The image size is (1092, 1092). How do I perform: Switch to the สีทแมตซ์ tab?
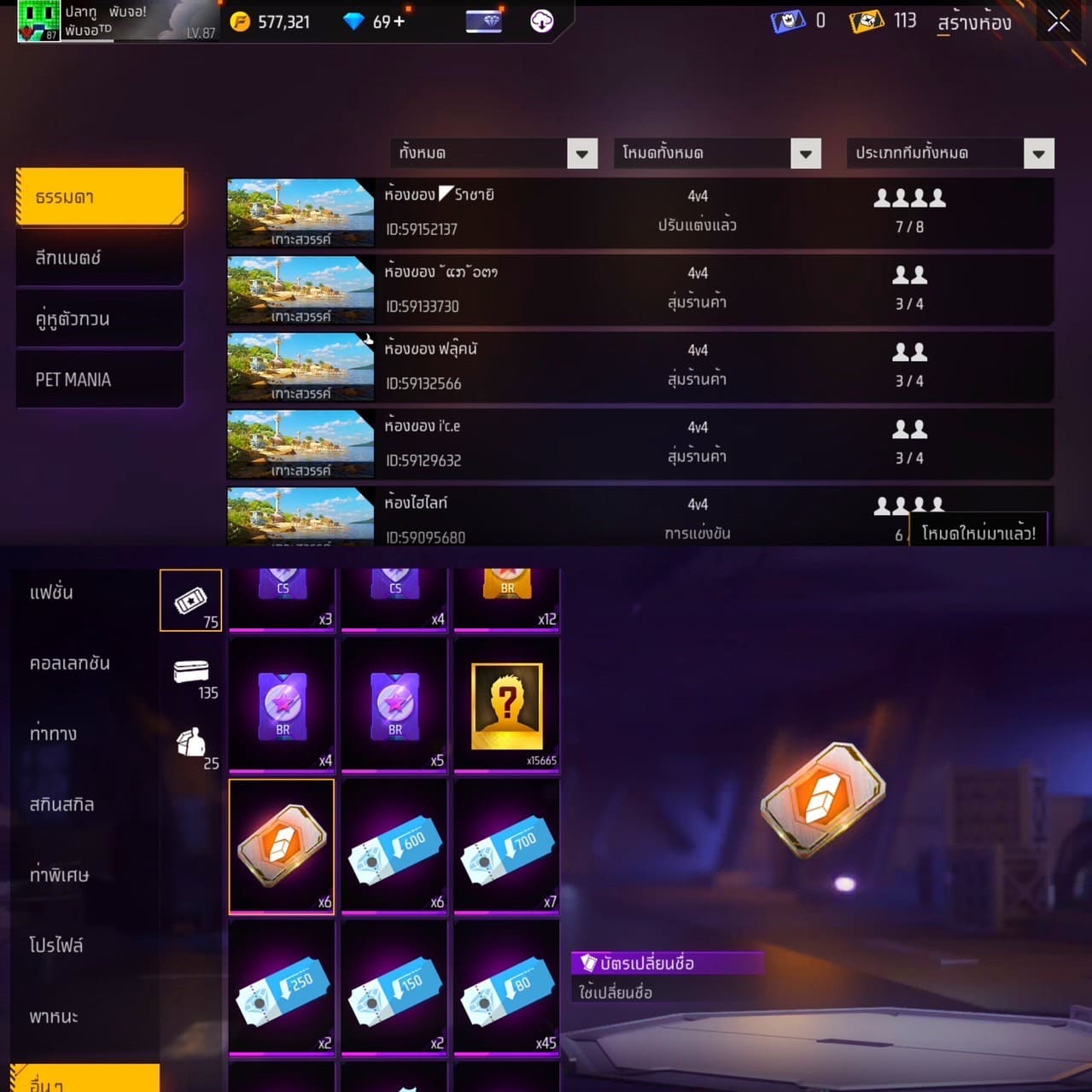(x=100, y=258)
